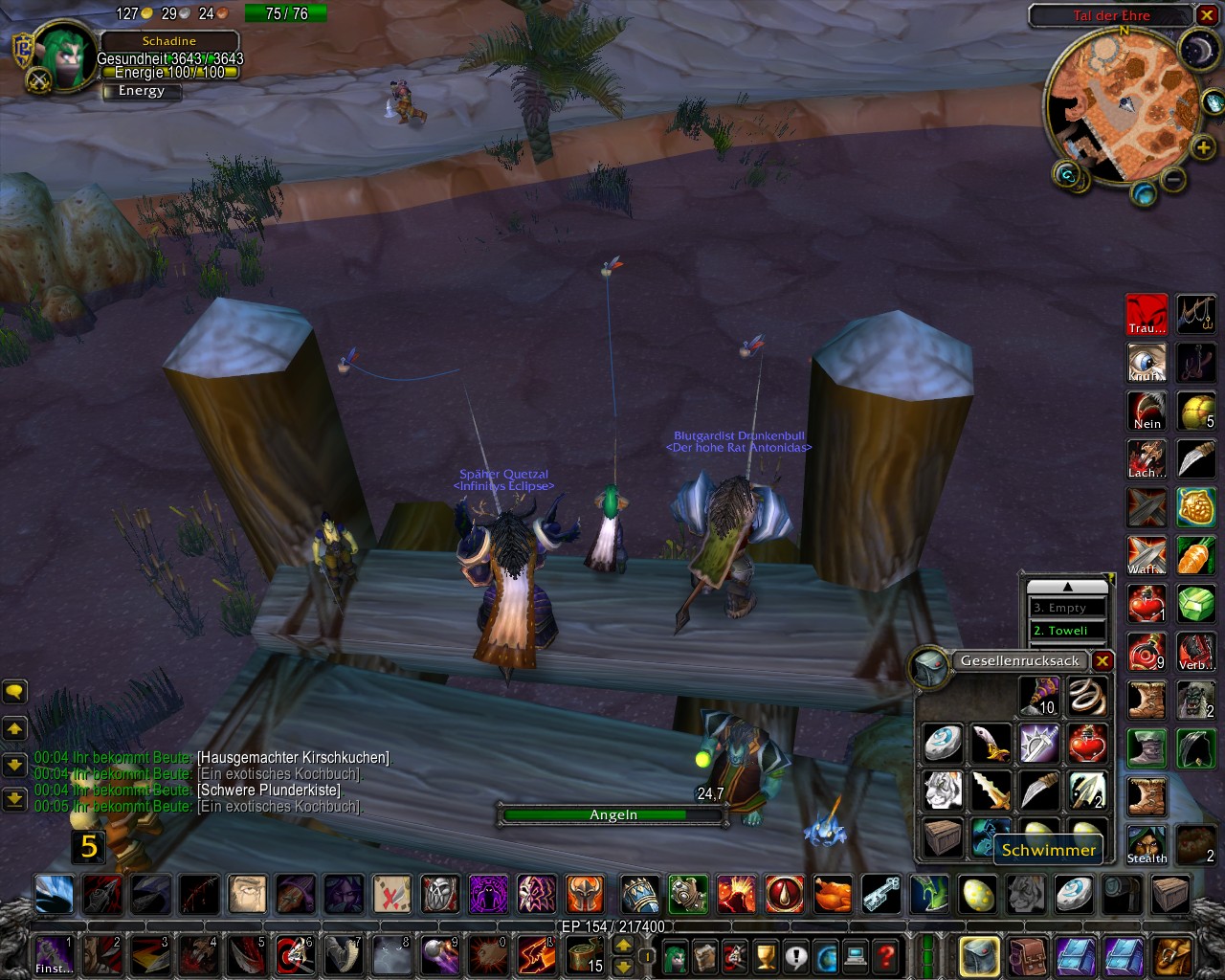
Task: Click the green gem item in the bag slots
Action: [1196, 605]
